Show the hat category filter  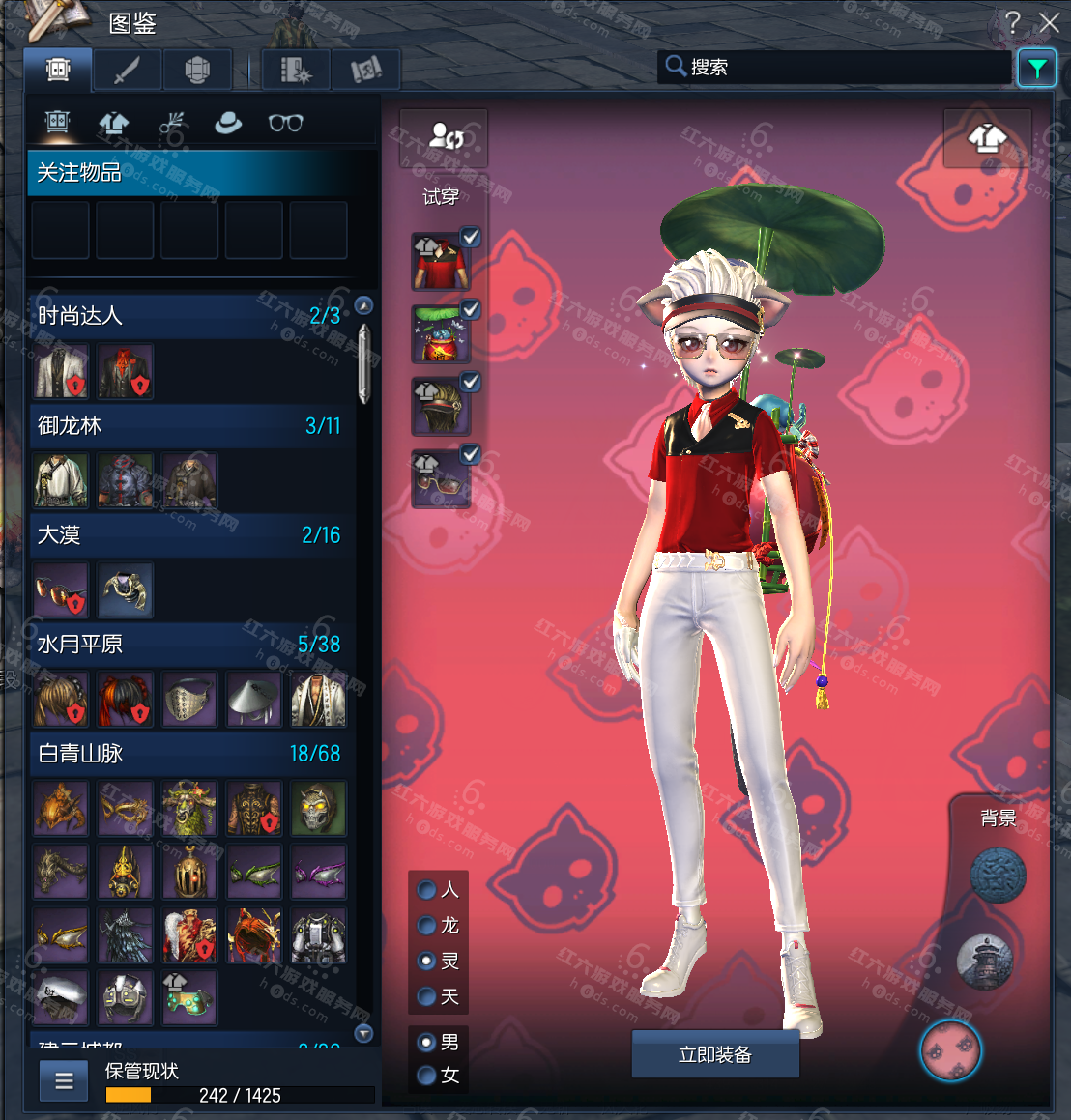point(228,123)
